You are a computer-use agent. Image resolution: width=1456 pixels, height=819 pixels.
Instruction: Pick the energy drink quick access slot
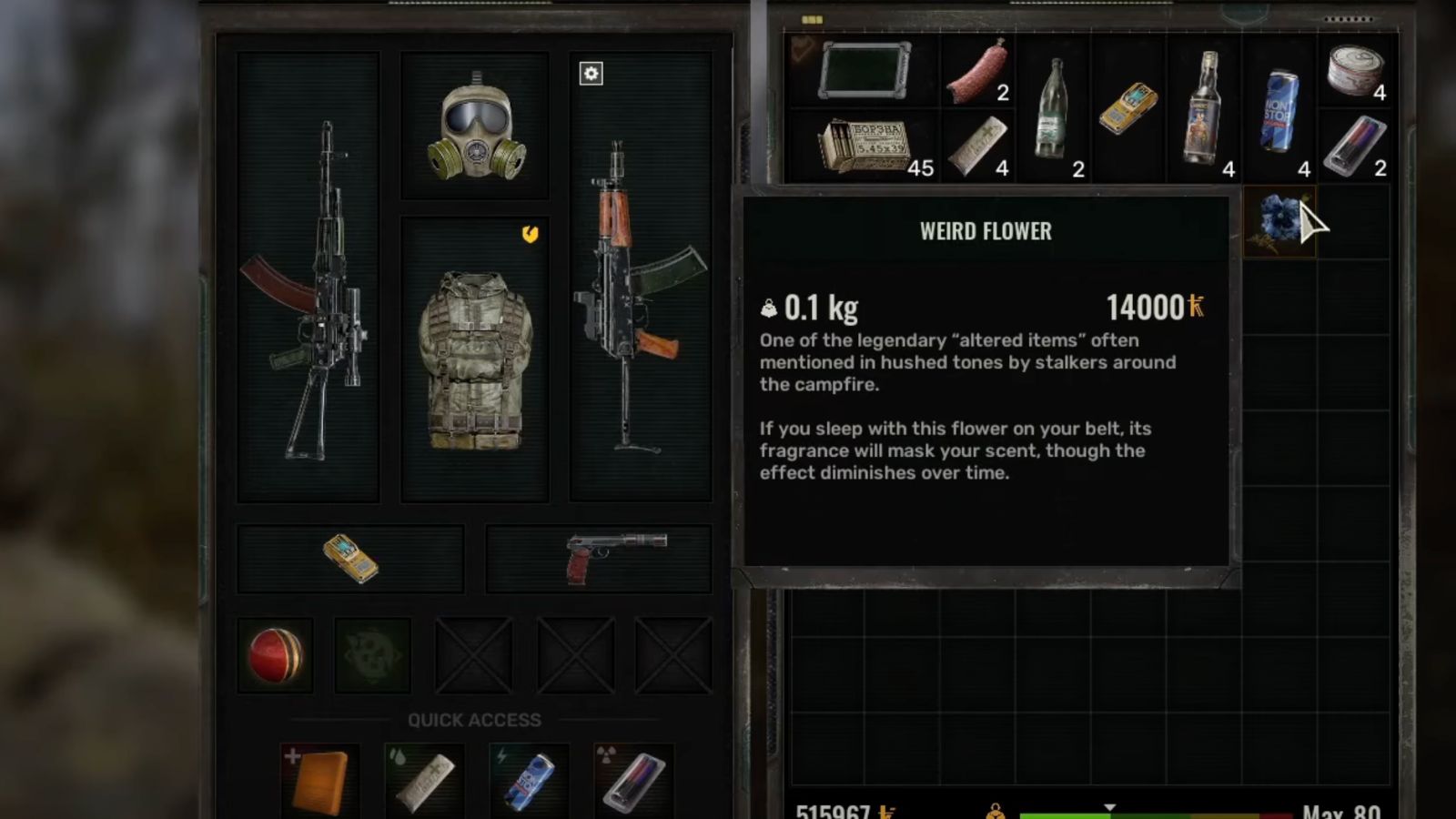tap(529, 781)
